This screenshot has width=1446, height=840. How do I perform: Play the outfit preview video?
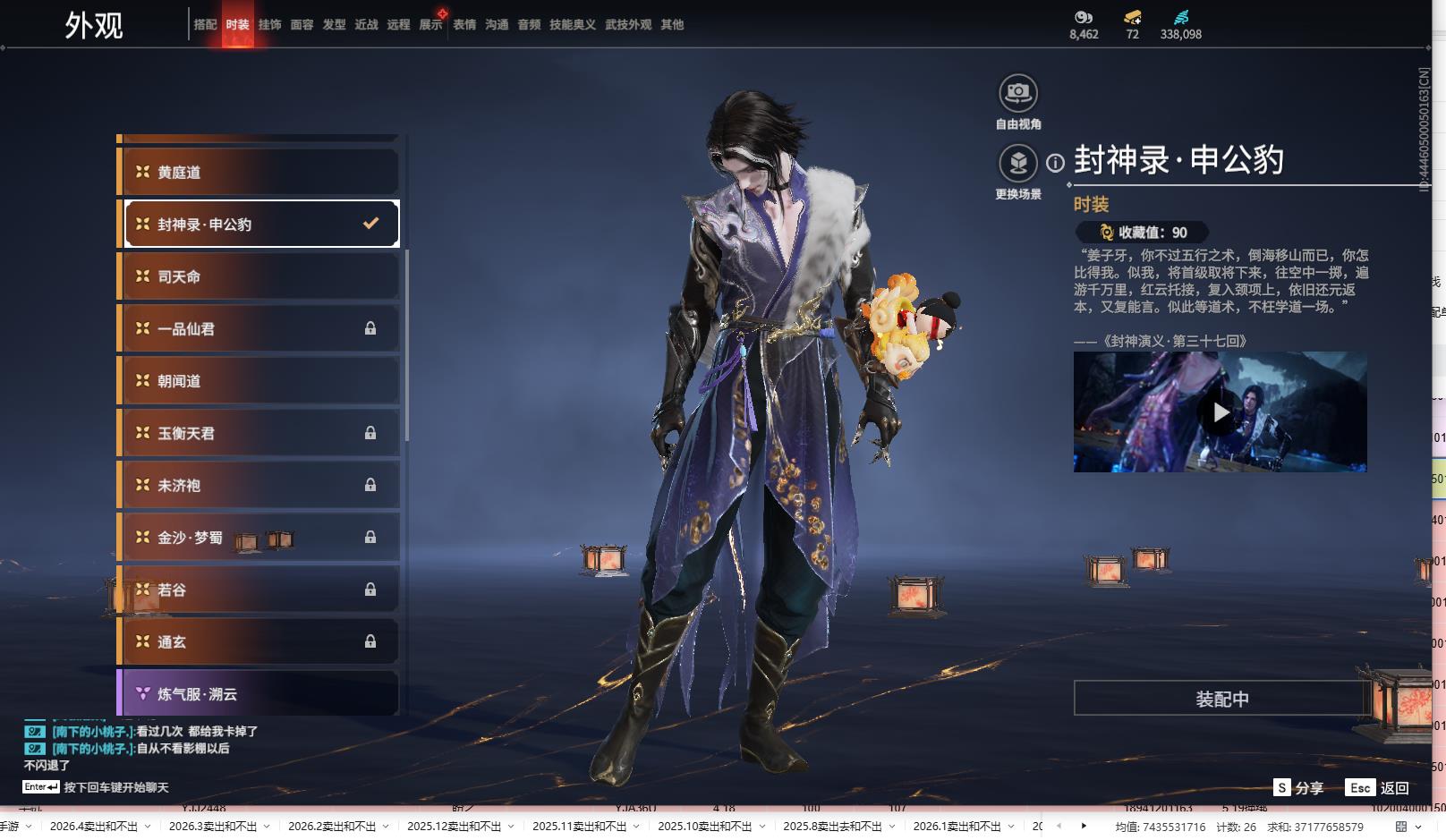pos(1220,412)
